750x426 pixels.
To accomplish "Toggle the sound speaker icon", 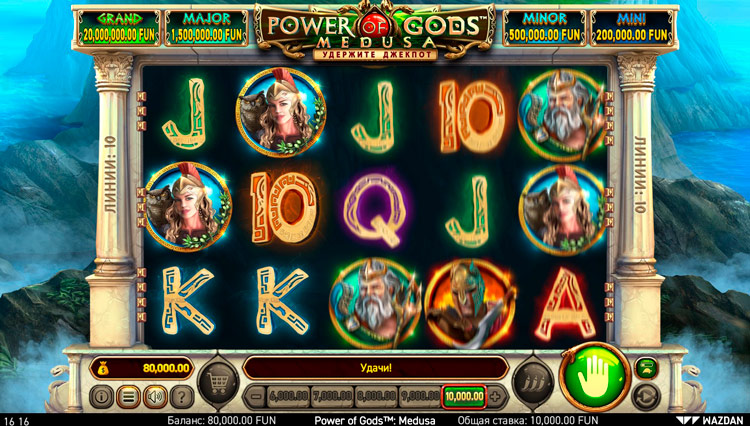I will coord(155,396).
